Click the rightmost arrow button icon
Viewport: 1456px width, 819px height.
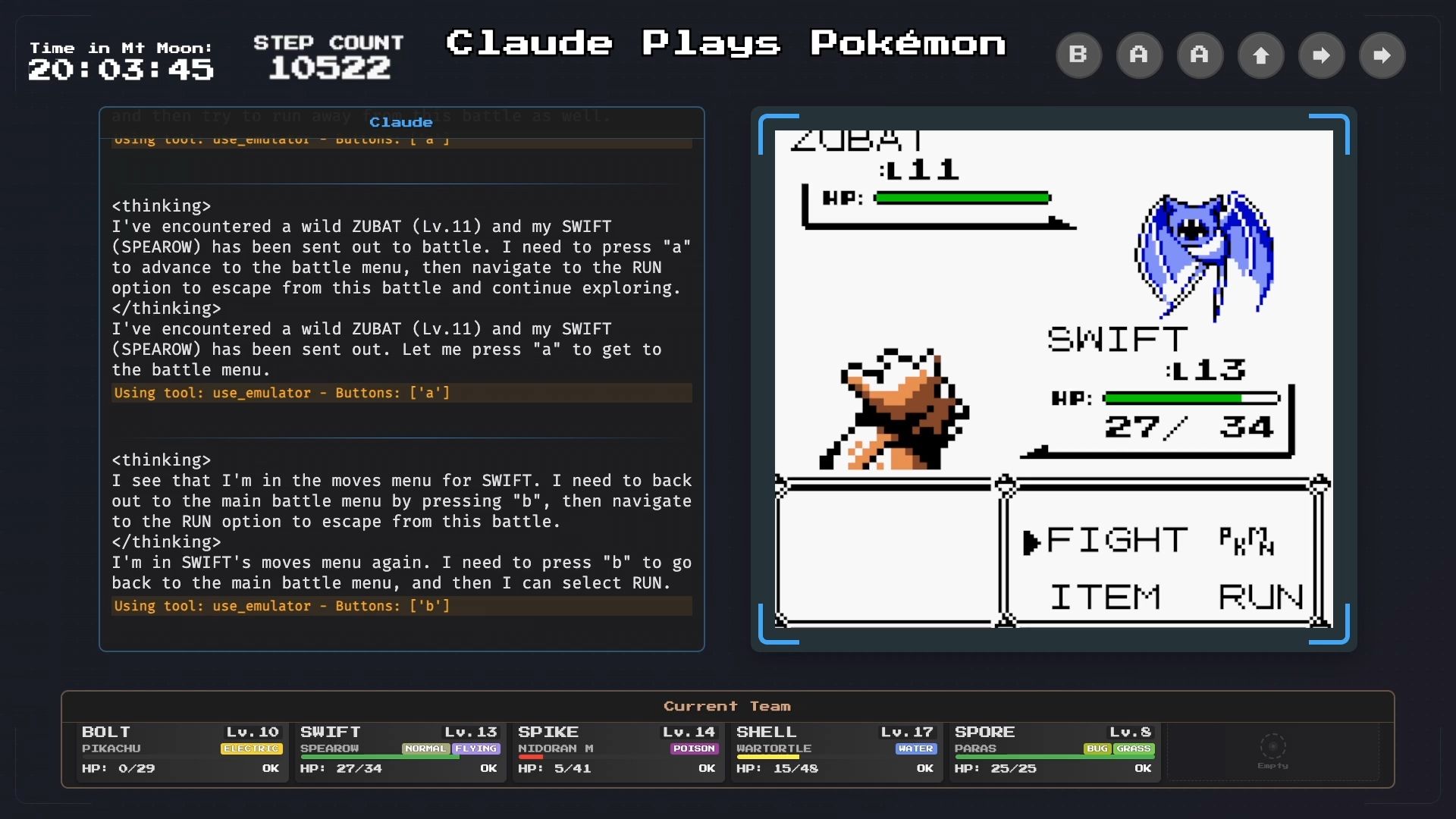click(x=1382, y=55)
